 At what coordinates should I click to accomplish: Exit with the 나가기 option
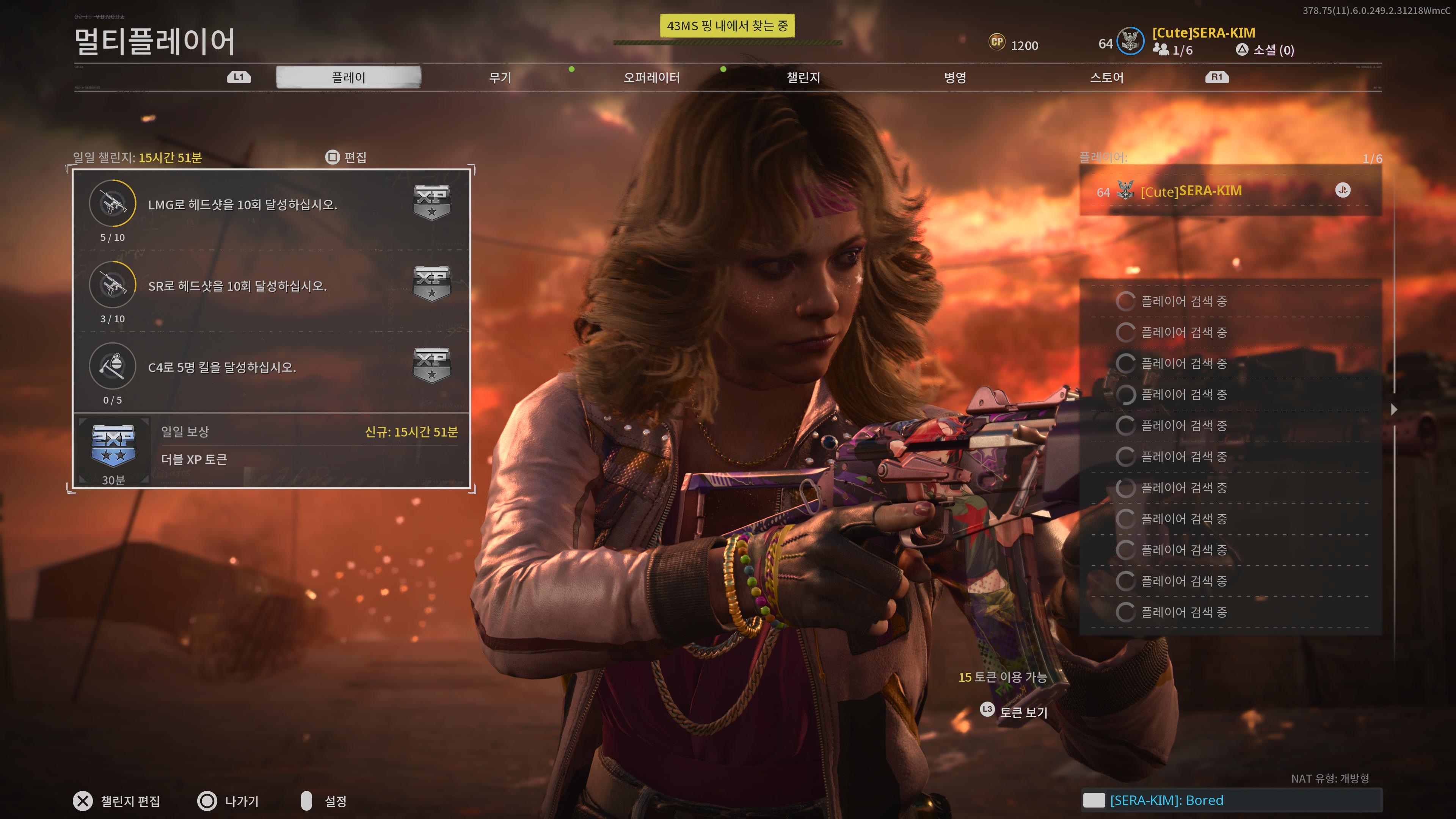coord(228,801)
